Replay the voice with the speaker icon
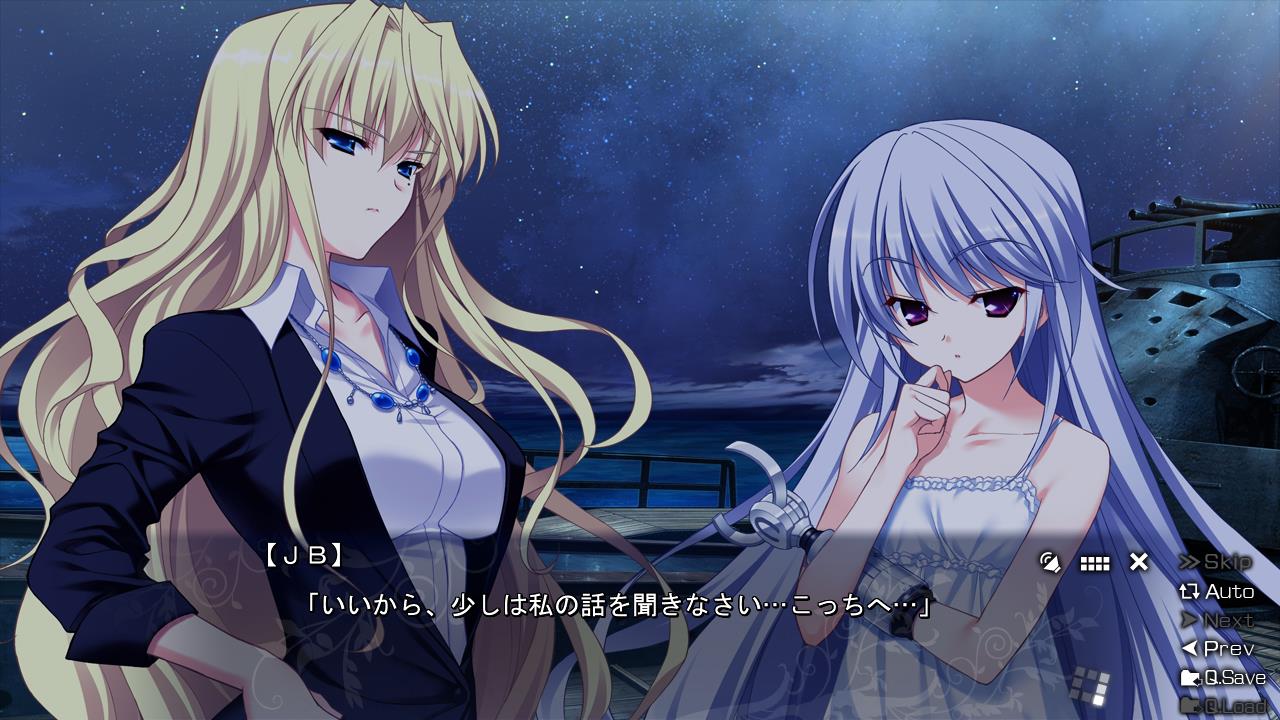 (x=1049, y=562)
